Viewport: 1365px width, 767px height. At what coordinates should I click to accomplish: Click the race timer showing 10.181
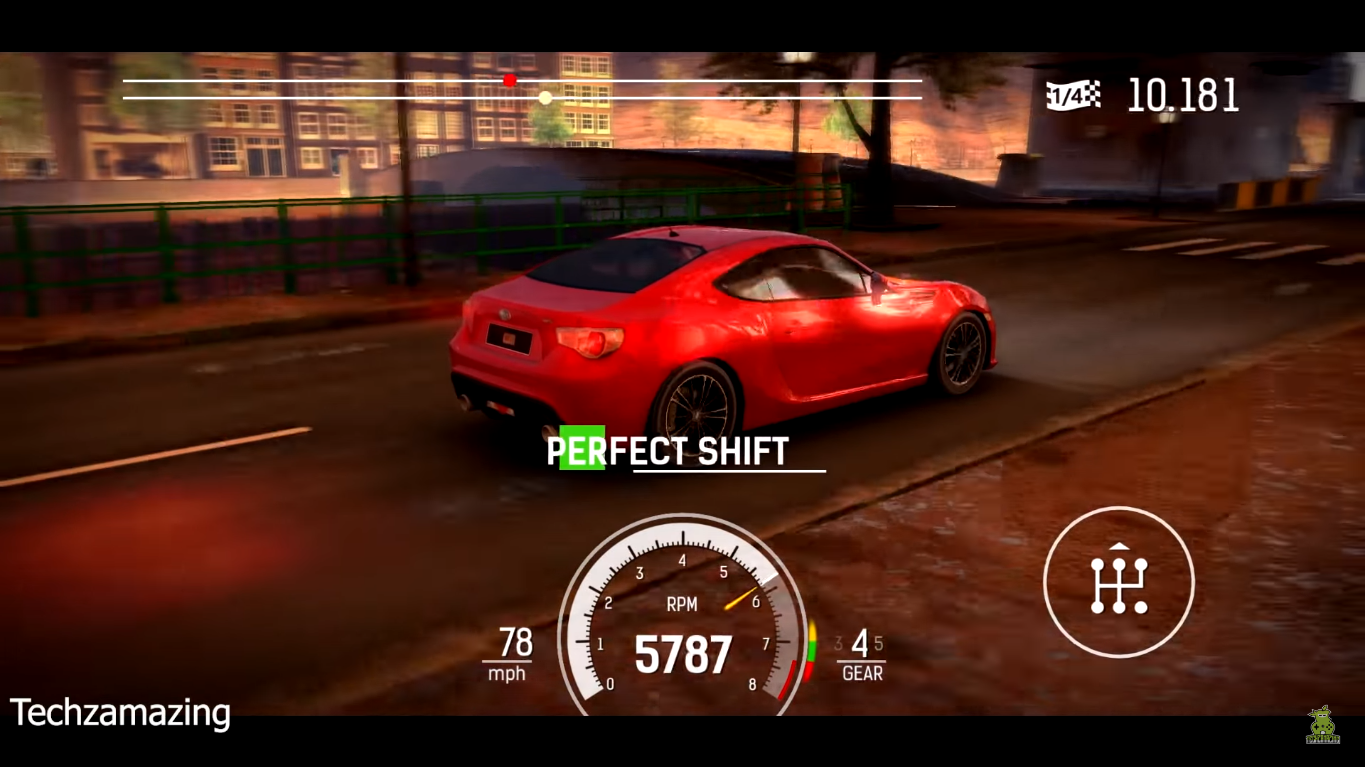(1185, 96)
